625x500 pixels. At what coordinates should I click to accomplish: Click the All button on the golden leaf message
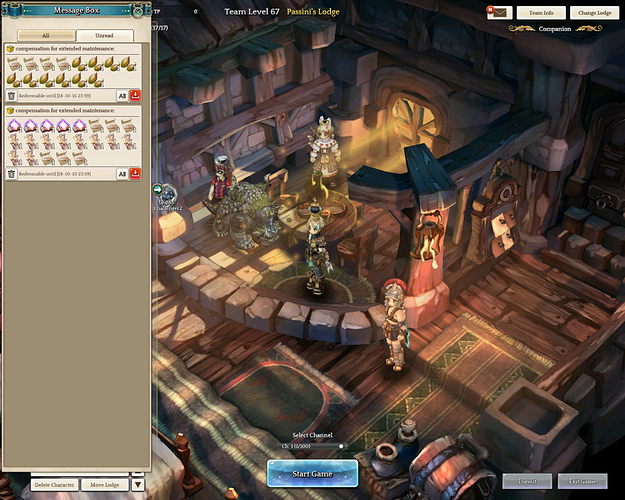point(122,95)
